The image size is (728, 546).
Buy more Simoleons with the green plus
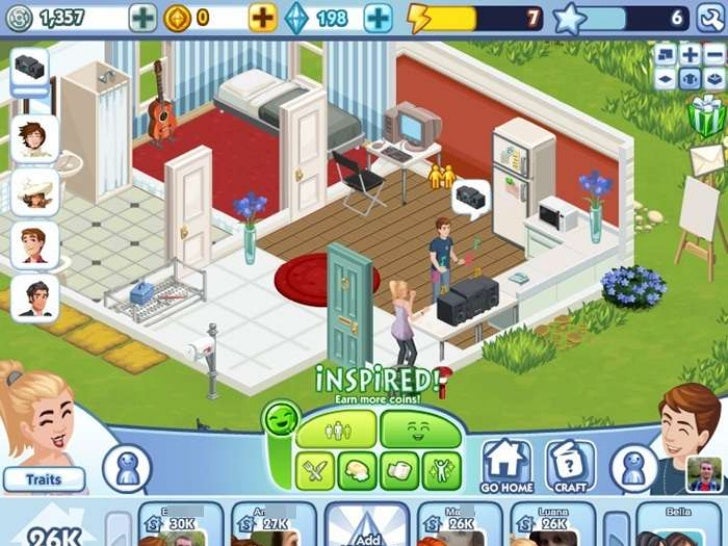click(144, 17)
